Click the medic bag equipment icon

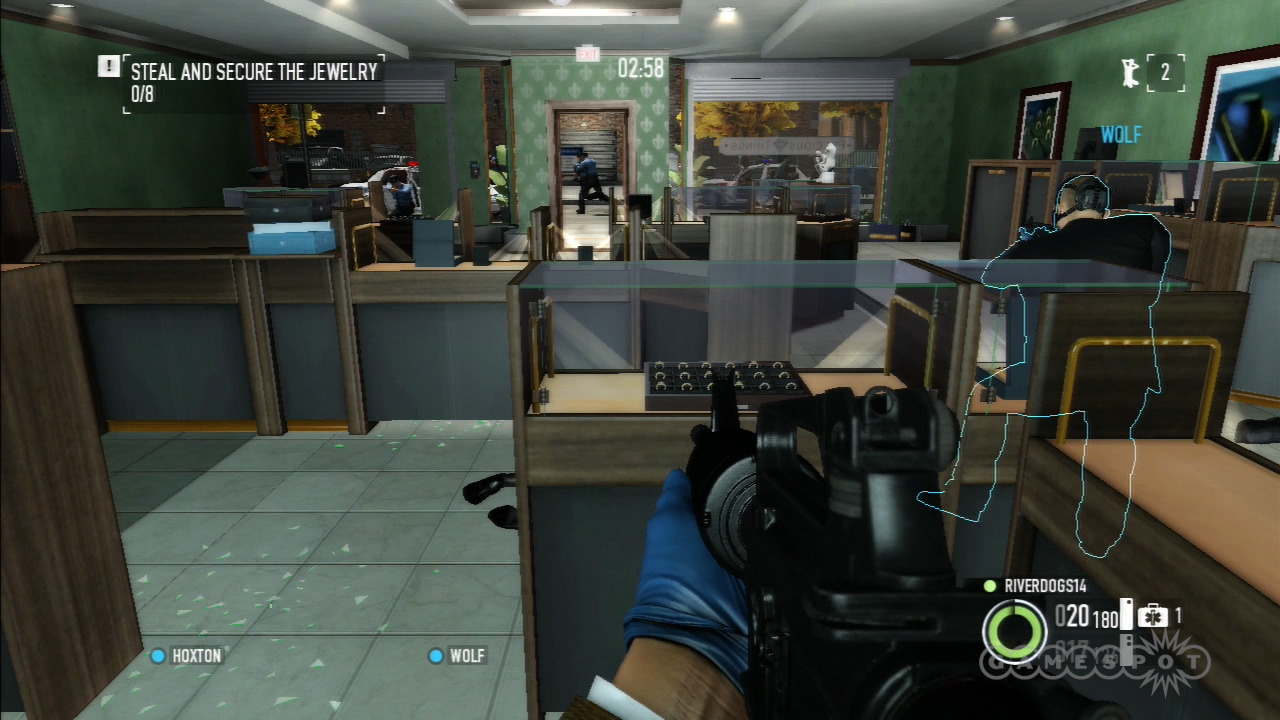tap(1154, 616)
